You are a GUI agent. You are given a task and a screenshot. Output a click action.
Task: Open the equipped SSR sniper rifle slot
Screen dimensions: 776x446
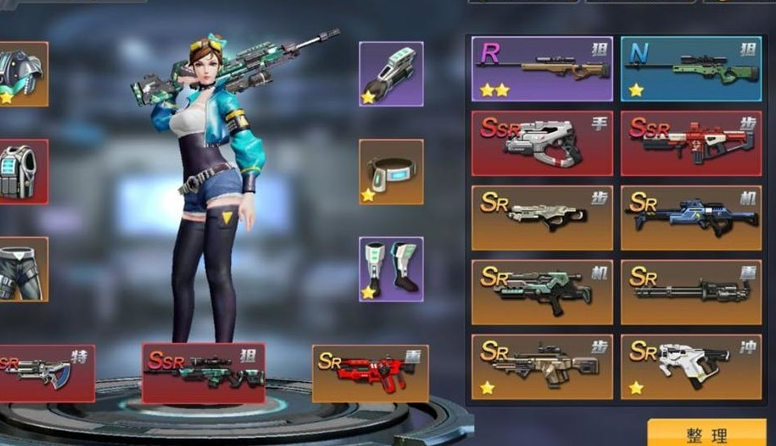click(203, 373)
